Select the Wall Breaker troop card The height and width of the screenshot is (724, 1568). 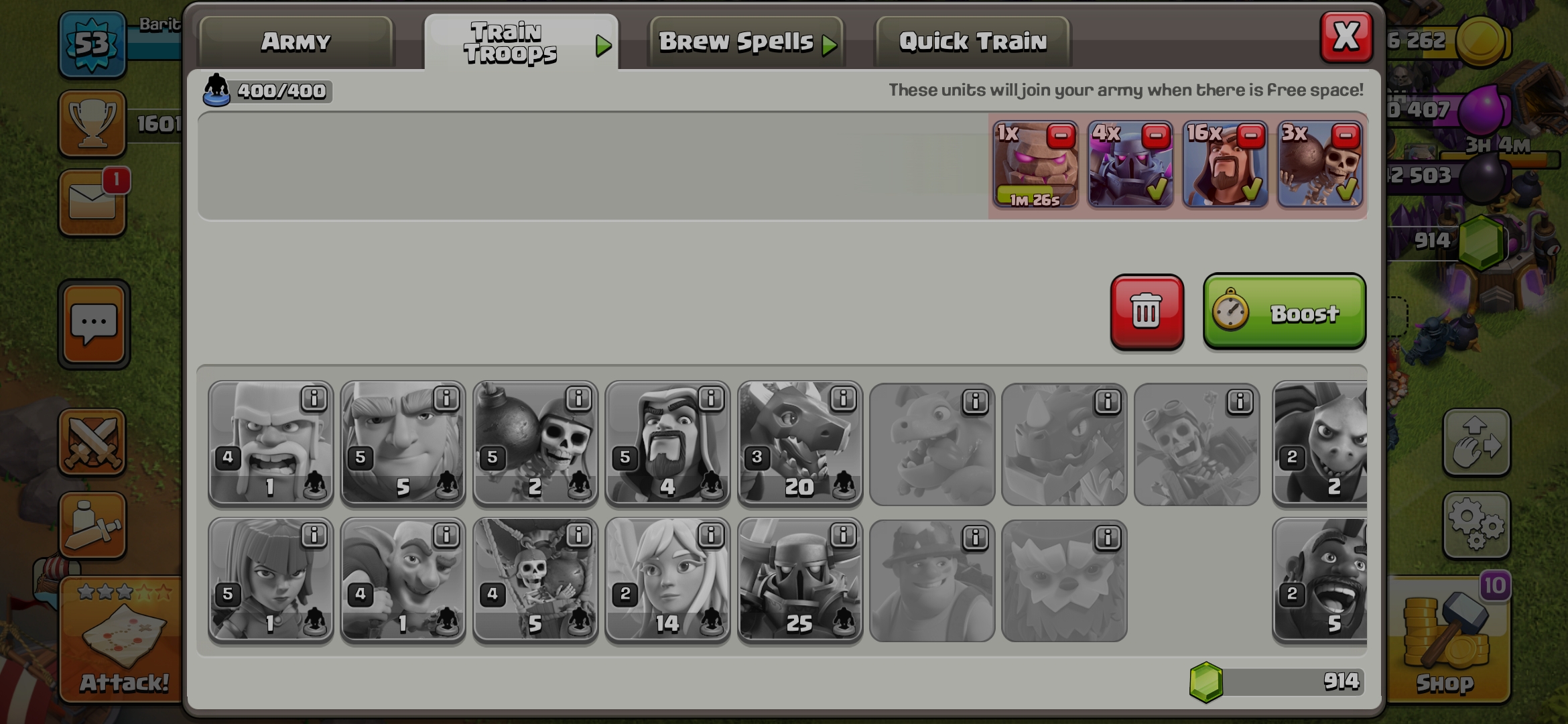pos(534,442)
